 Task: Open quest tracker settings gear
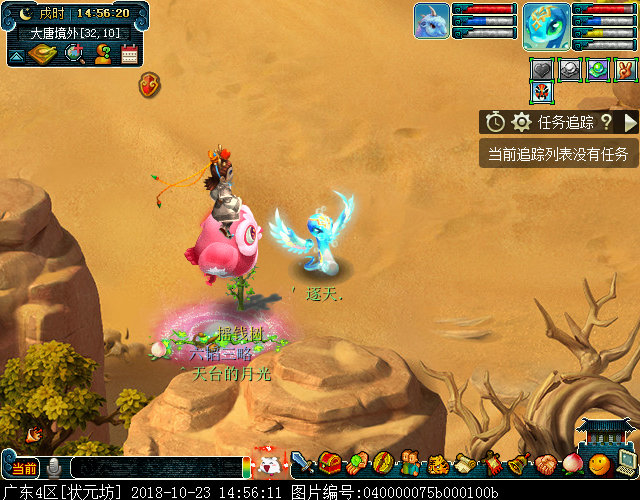click(x=521, y=122)
